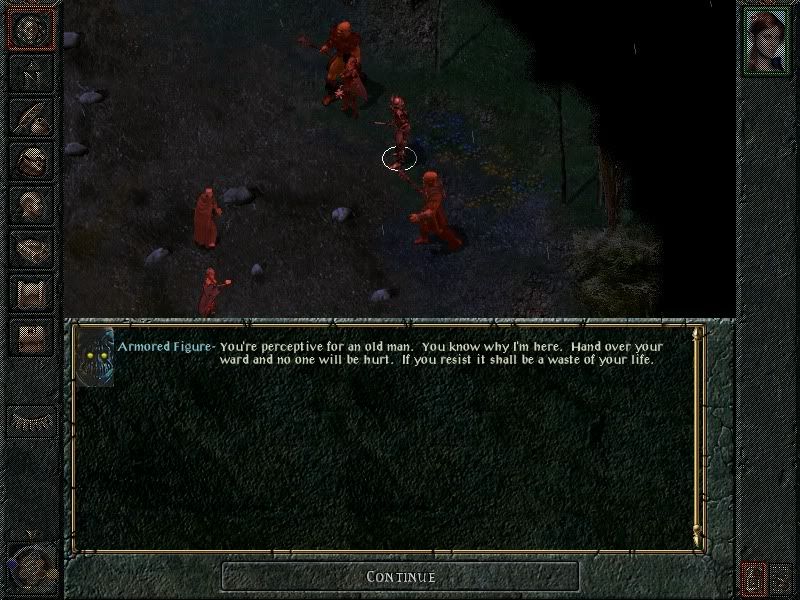Open the area map with the compass icon
The width and height of the screenshot is (800, 600).
[31, 74]
